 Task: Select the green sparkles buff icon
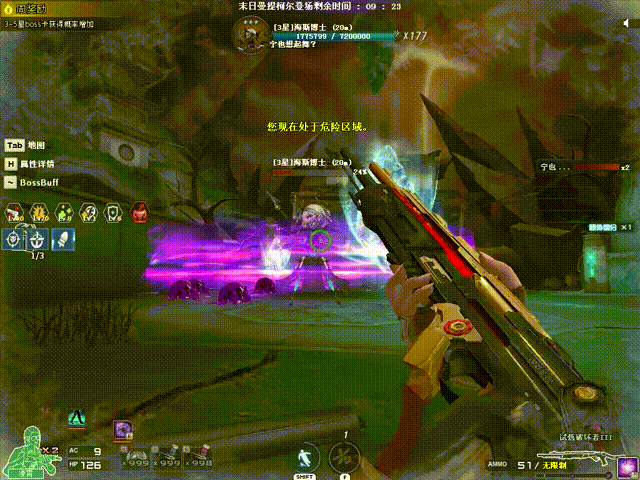point(64,212)
